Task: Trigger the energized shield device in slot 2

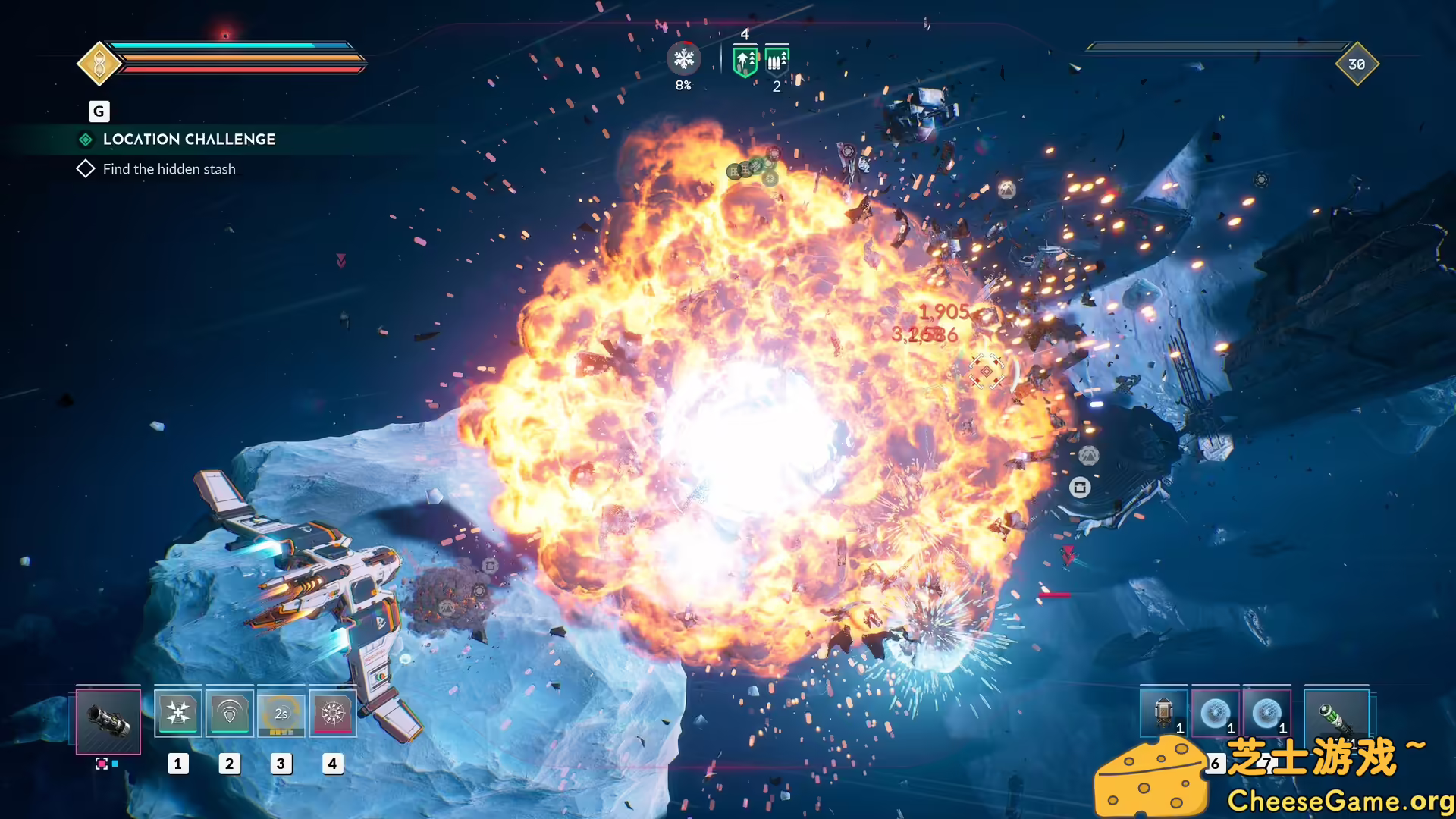Action: click(230, 713)
